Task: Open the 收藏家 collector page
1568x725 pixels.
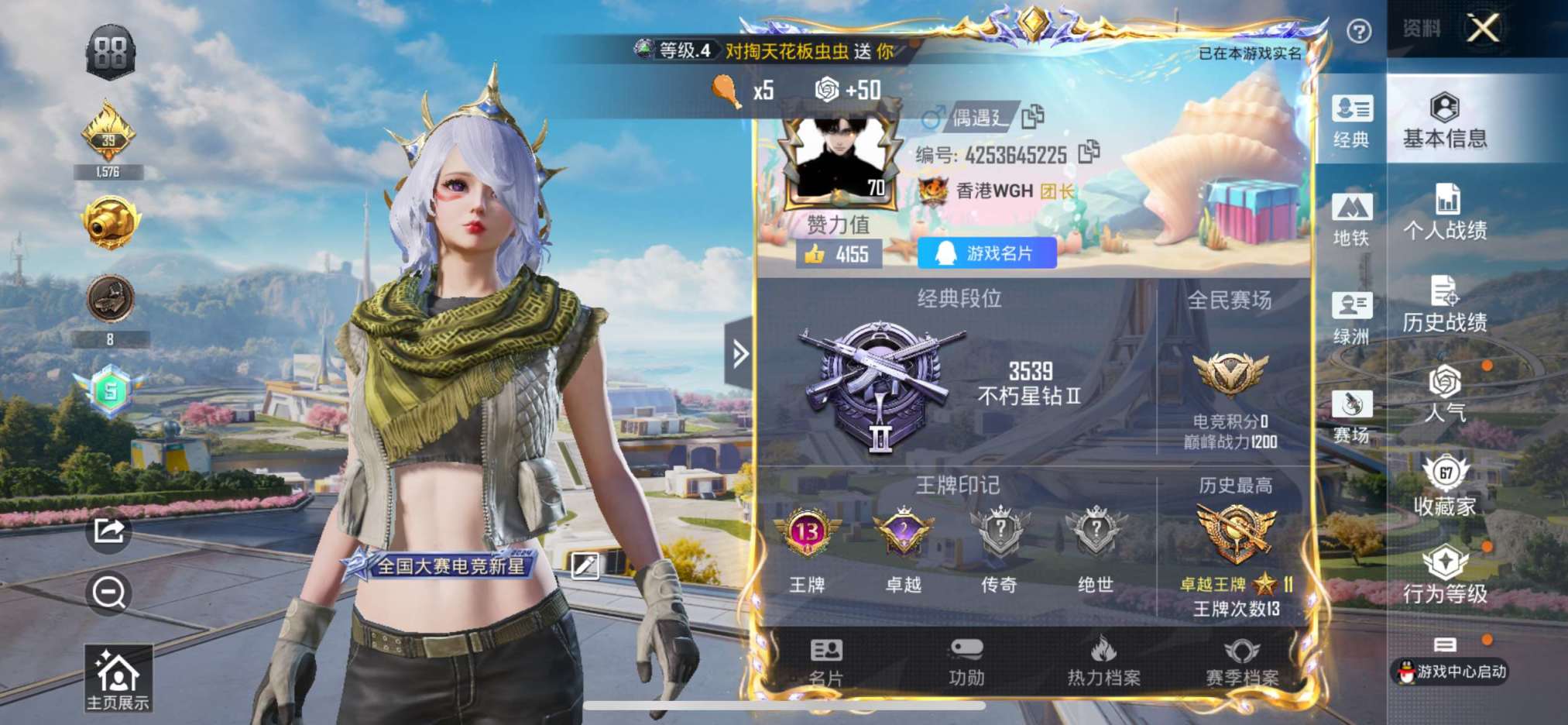Action: 1445,486
